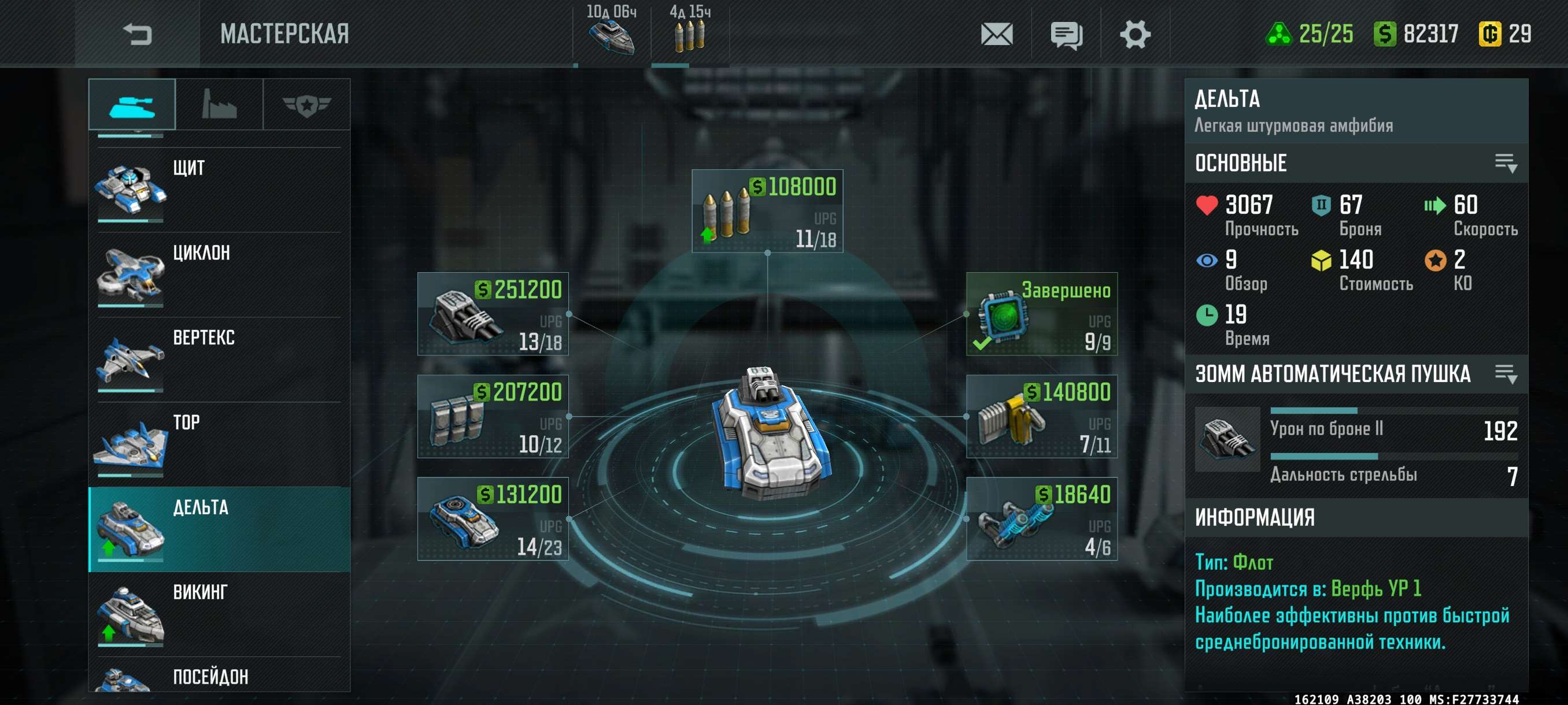Viewport: 1568px width, 705px height.
Task: Select the ВИКИНГ unit in list
Action: 219,613
